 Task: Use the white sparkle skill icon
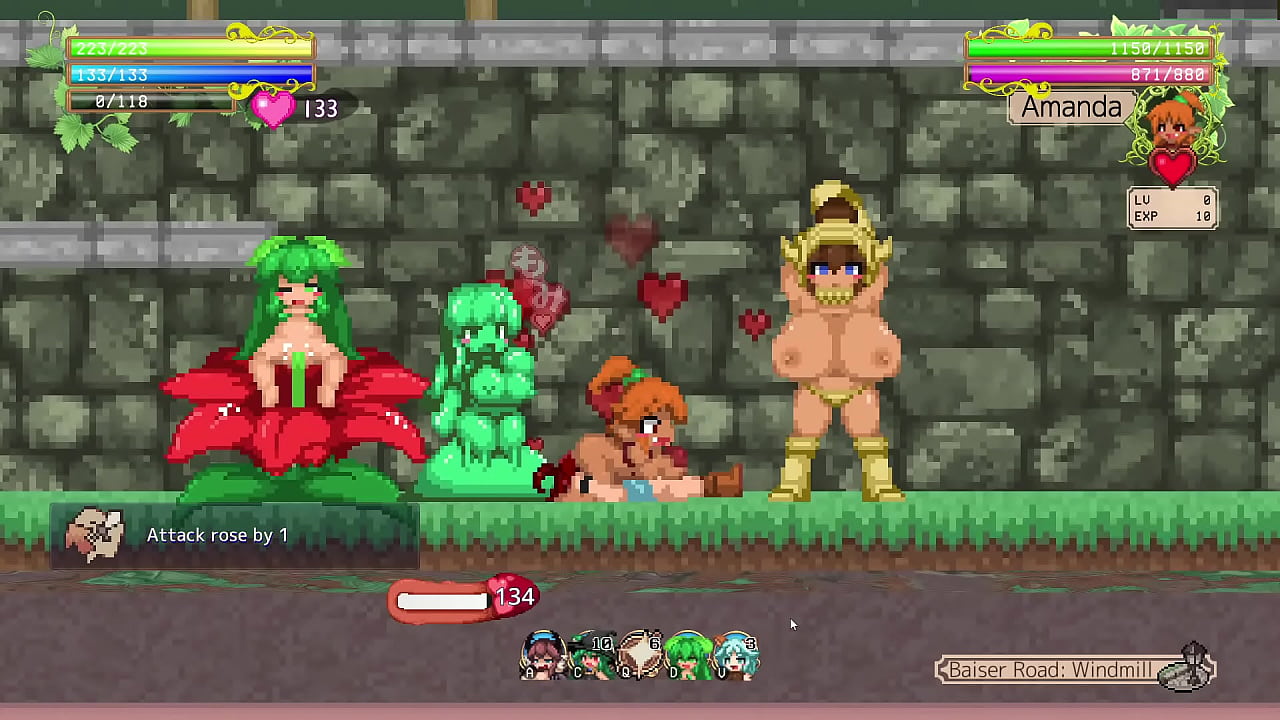(641, 655)
